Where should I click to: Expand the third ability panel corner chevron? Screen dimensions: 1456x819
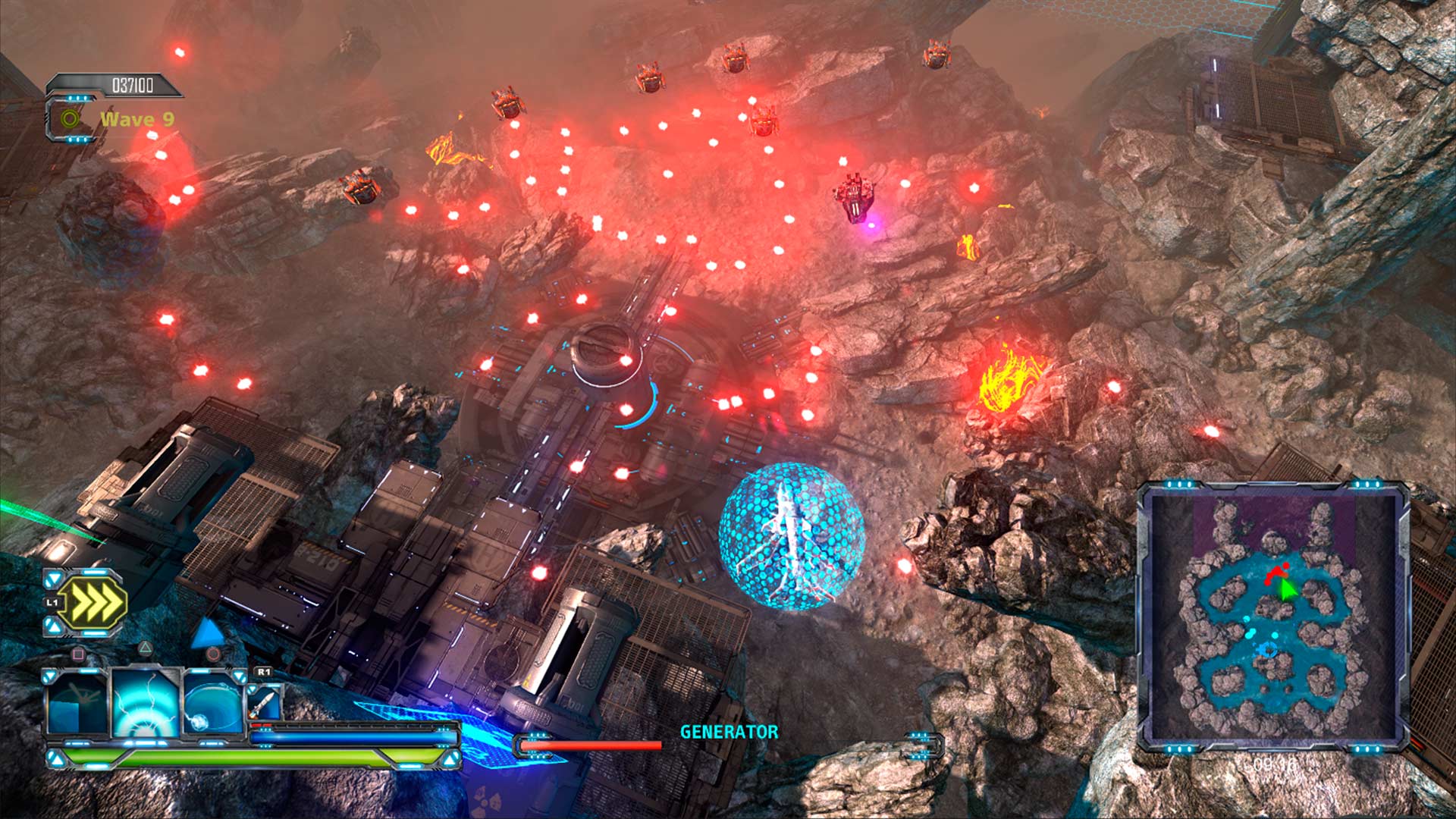click(239, 676)
